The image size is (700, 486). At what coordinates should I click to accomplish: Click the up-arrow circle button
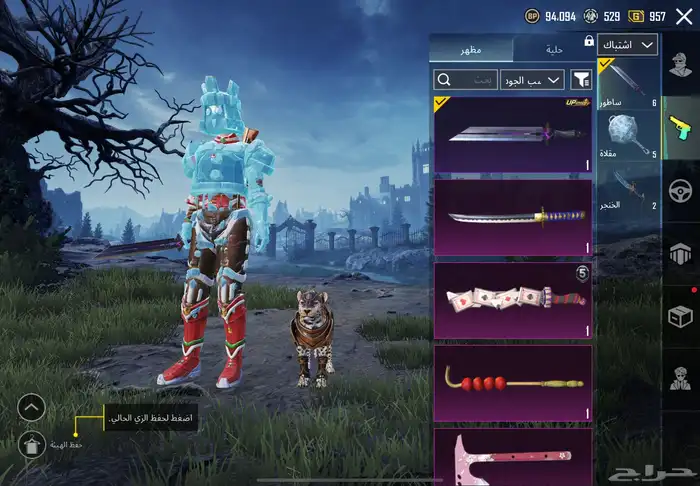click(32, 407)
